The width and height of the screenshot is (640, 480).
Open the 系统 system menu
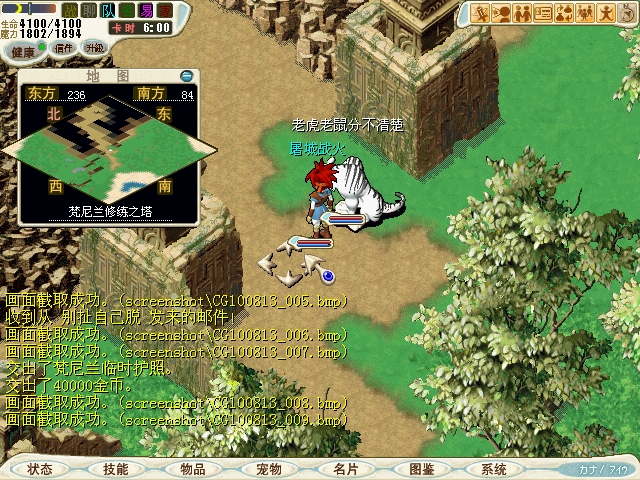494,468
